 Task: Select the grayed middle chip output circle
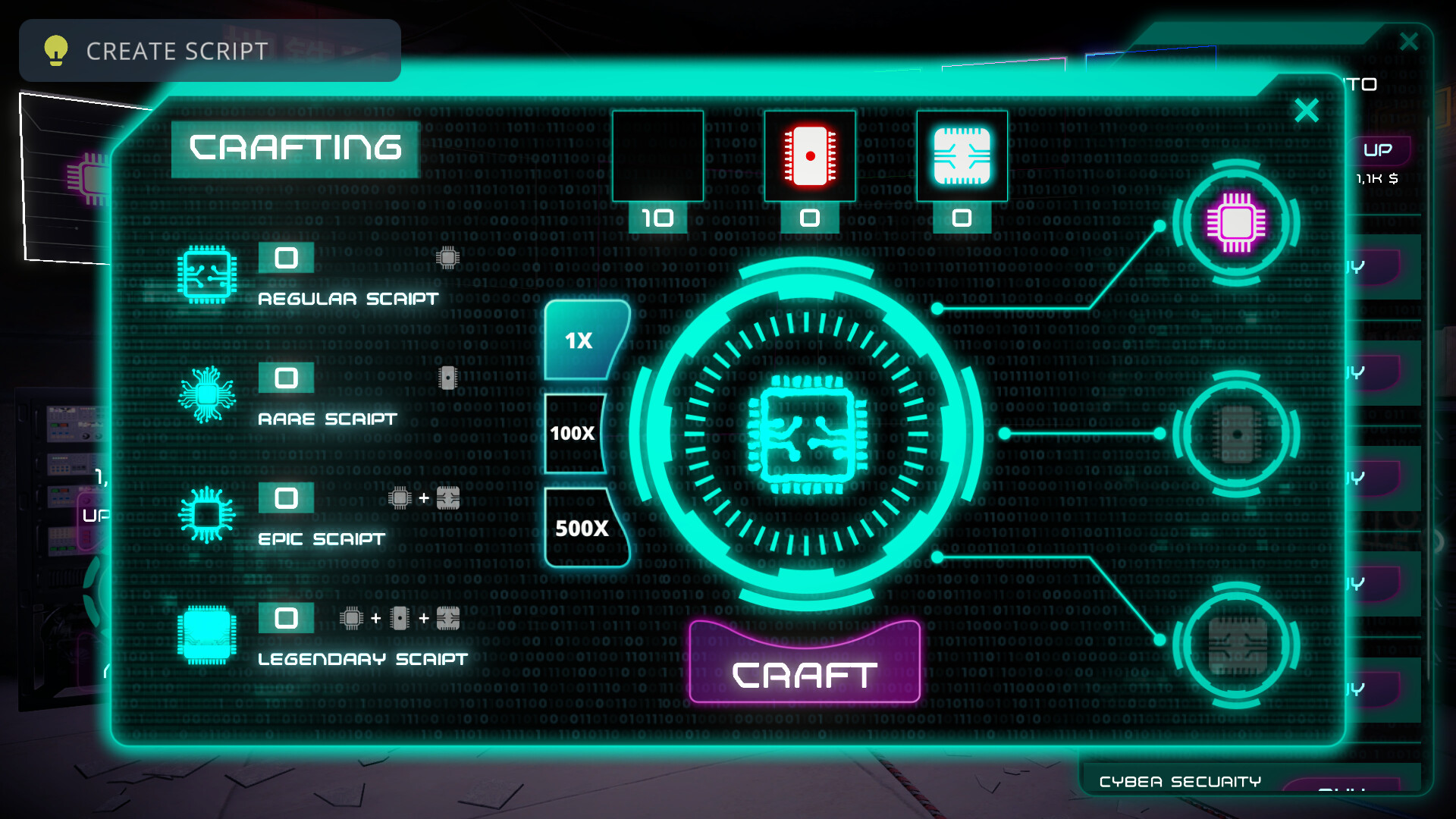click(1238, 434)
